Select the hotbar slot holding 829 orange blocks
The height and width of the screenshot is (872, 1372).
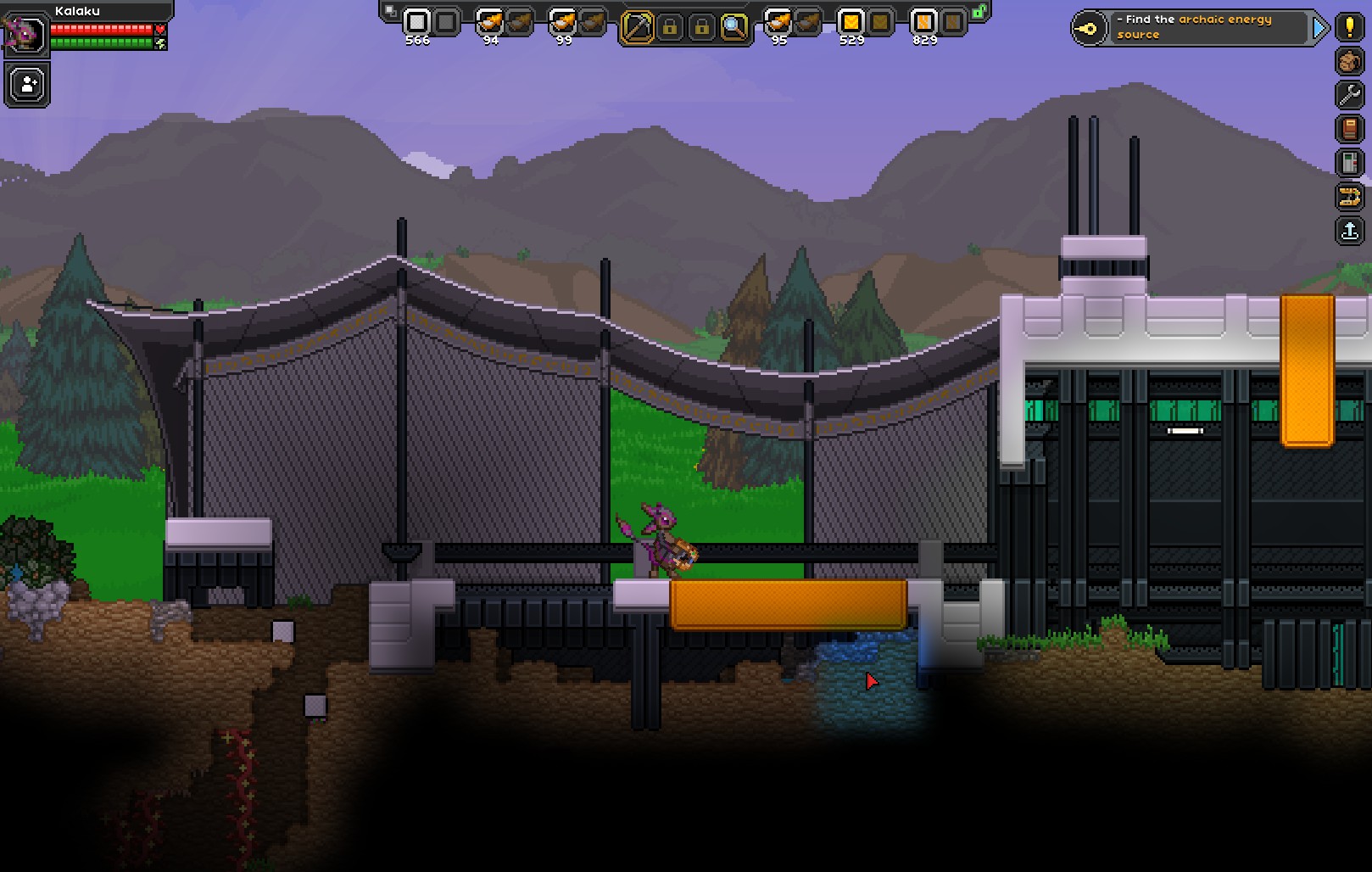tap(923, 22)
